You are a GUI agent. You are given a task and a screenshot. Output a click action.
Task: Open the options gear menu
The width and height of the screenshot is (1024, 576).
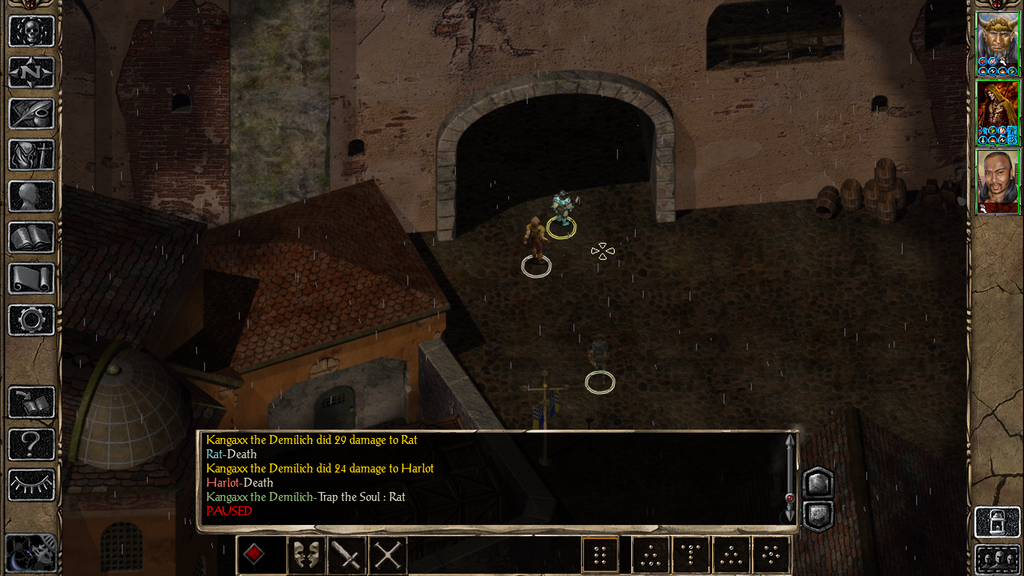[x=31, y=320]
